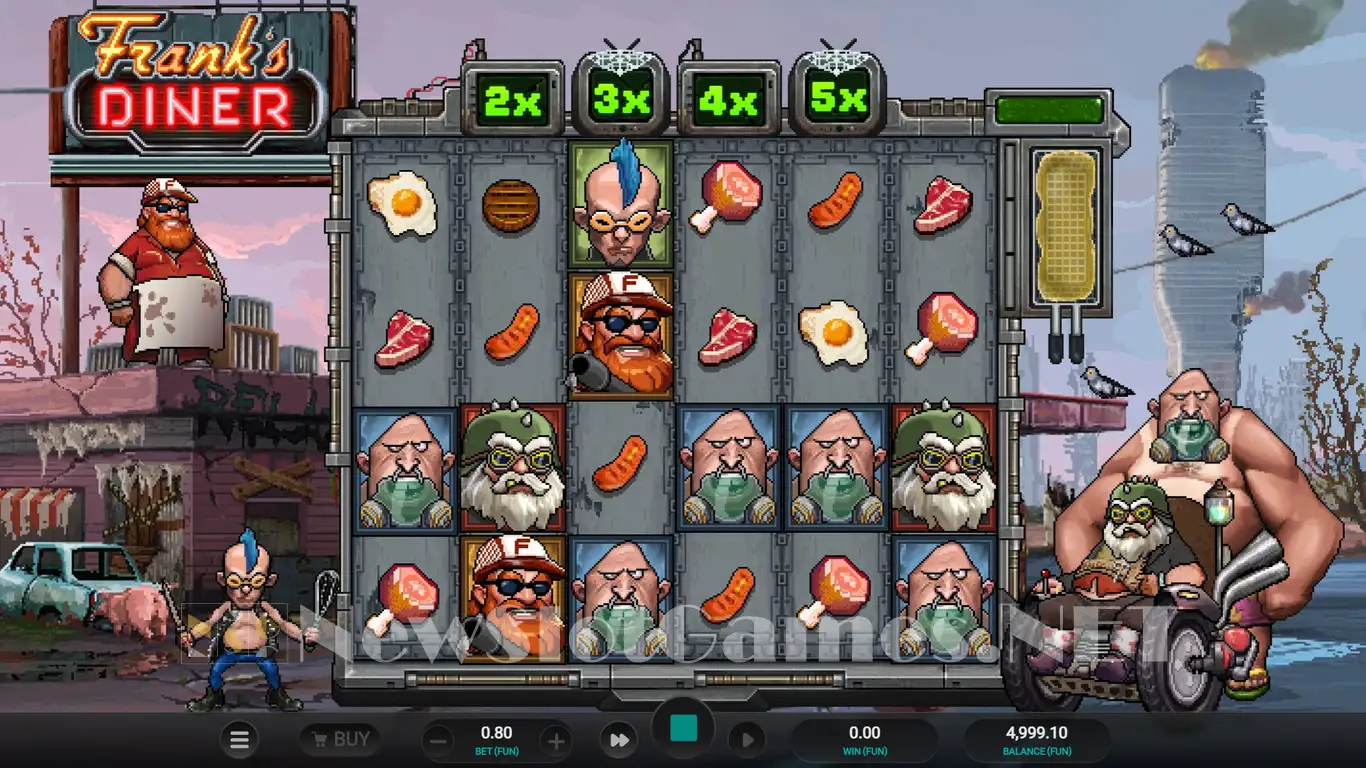Toggle fast-forward turbo spin mode
This screenshot has height=768, width=1366.
[619, 740]
